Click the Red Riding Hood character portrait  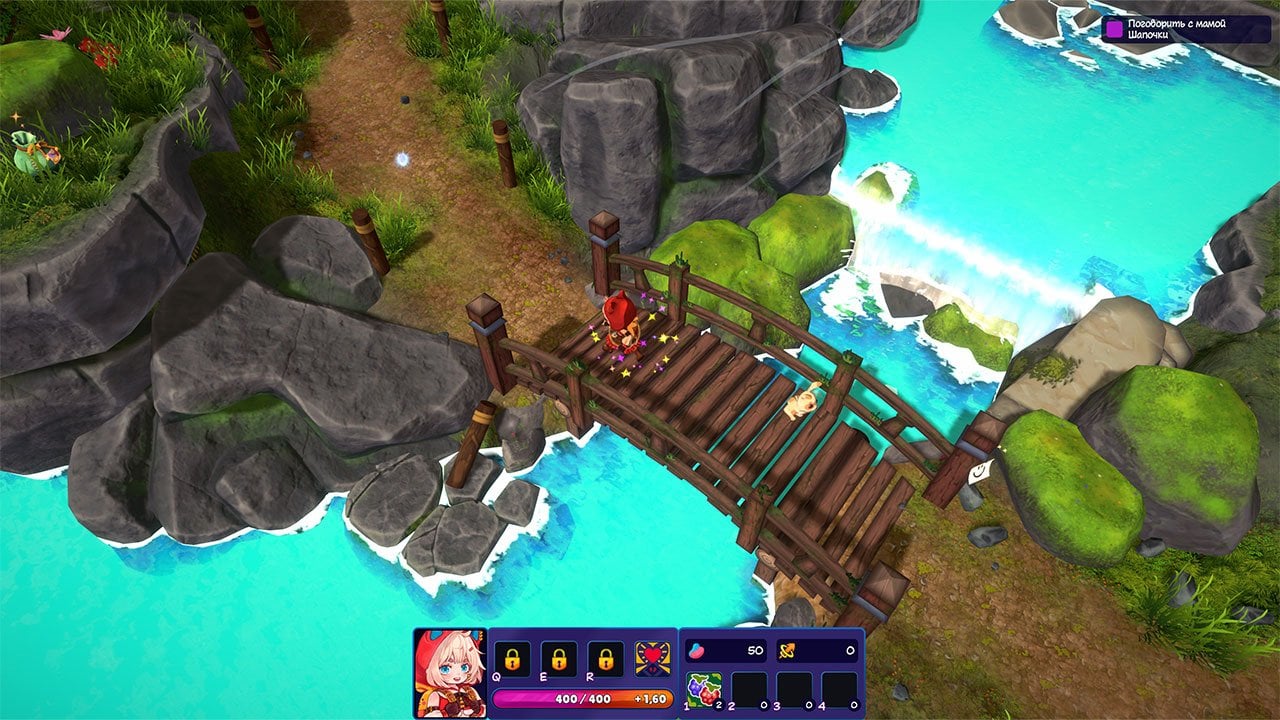449,673
